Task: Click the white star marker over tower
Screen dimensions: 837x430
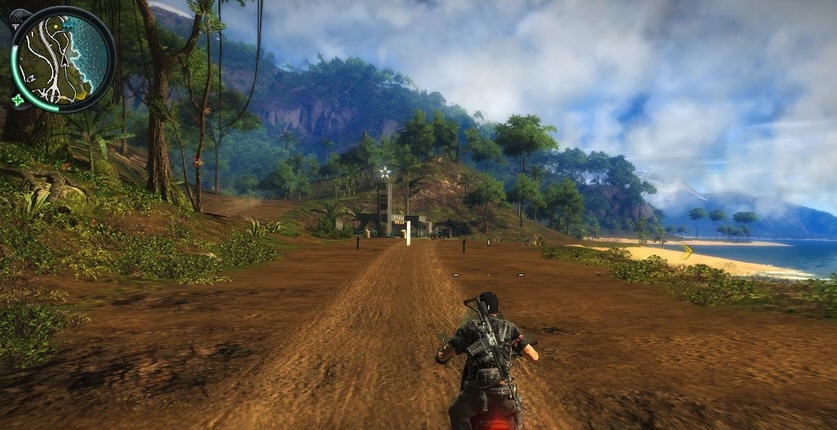Action: pyautogui.click(x=384, y=172)
